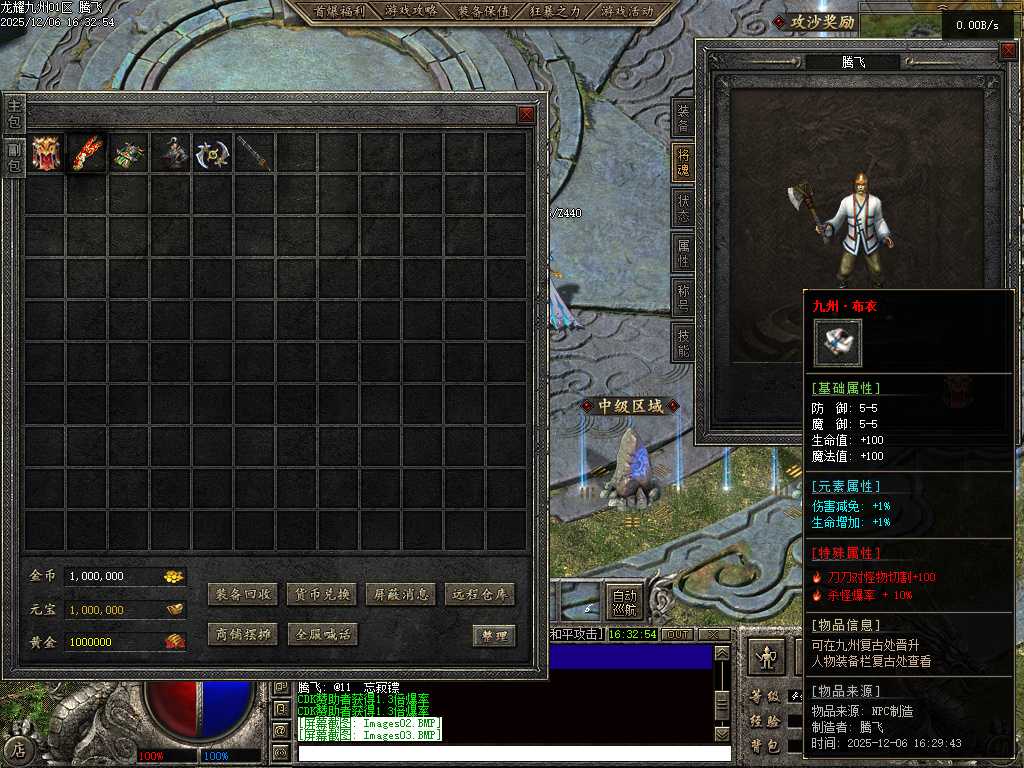1024x768 pixels.
Task: Open 商铺摆摊 shop stall
Action: pos(244,634)
